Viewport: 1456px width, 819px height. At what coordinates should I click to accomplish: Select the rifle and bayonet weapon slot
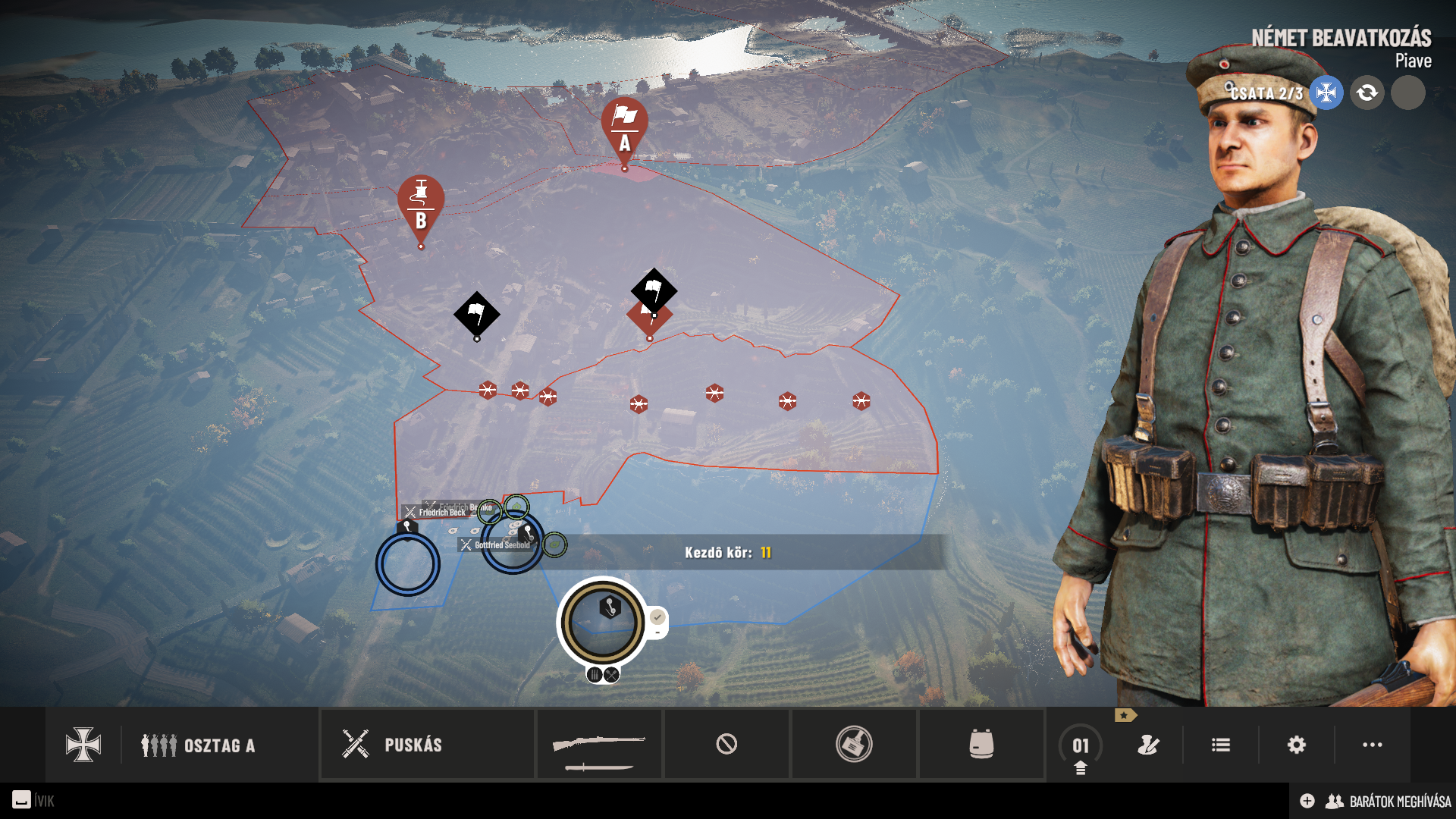point(599,745)
